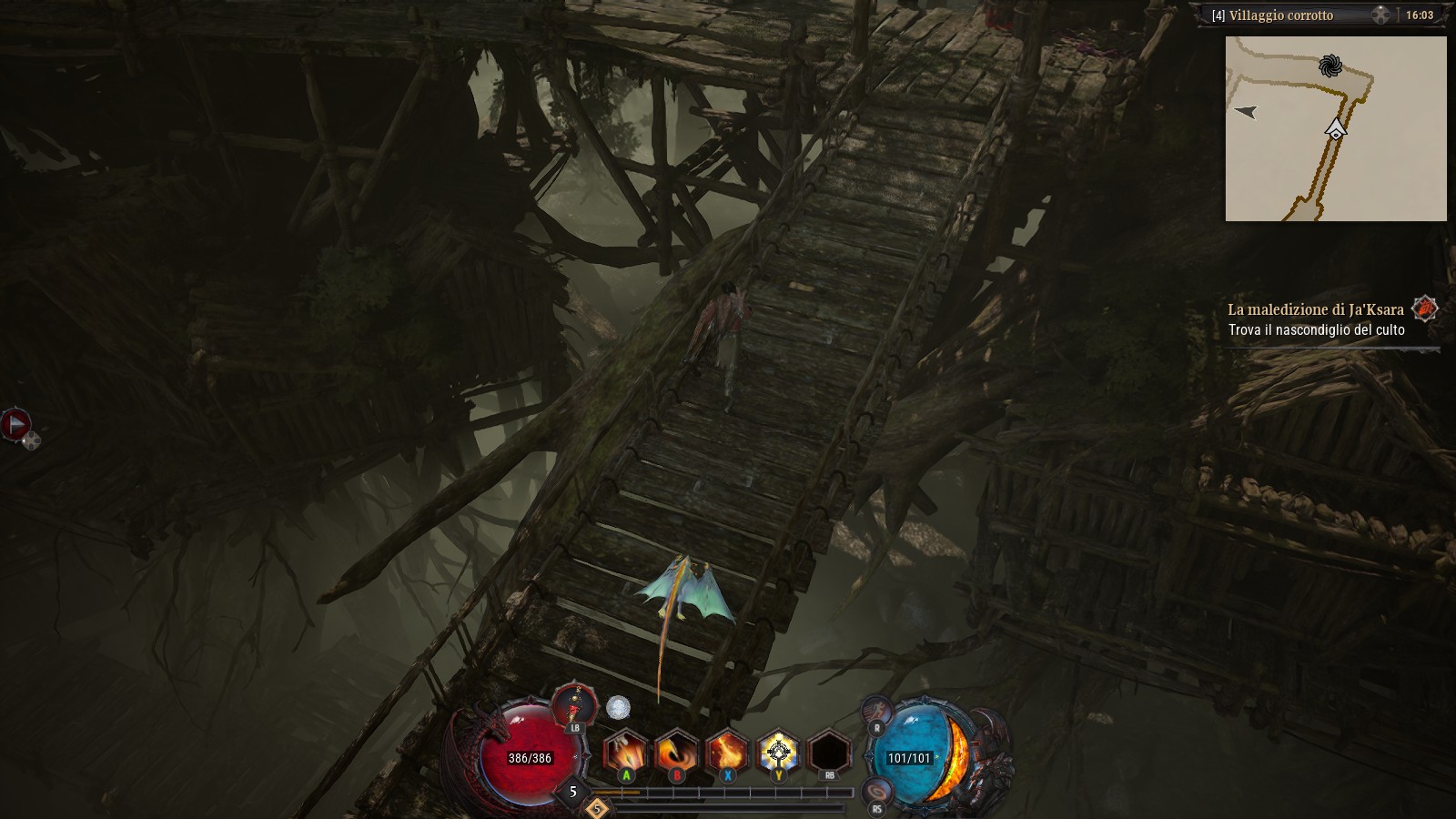Expand the red flag side panel button

pos(15,424)
